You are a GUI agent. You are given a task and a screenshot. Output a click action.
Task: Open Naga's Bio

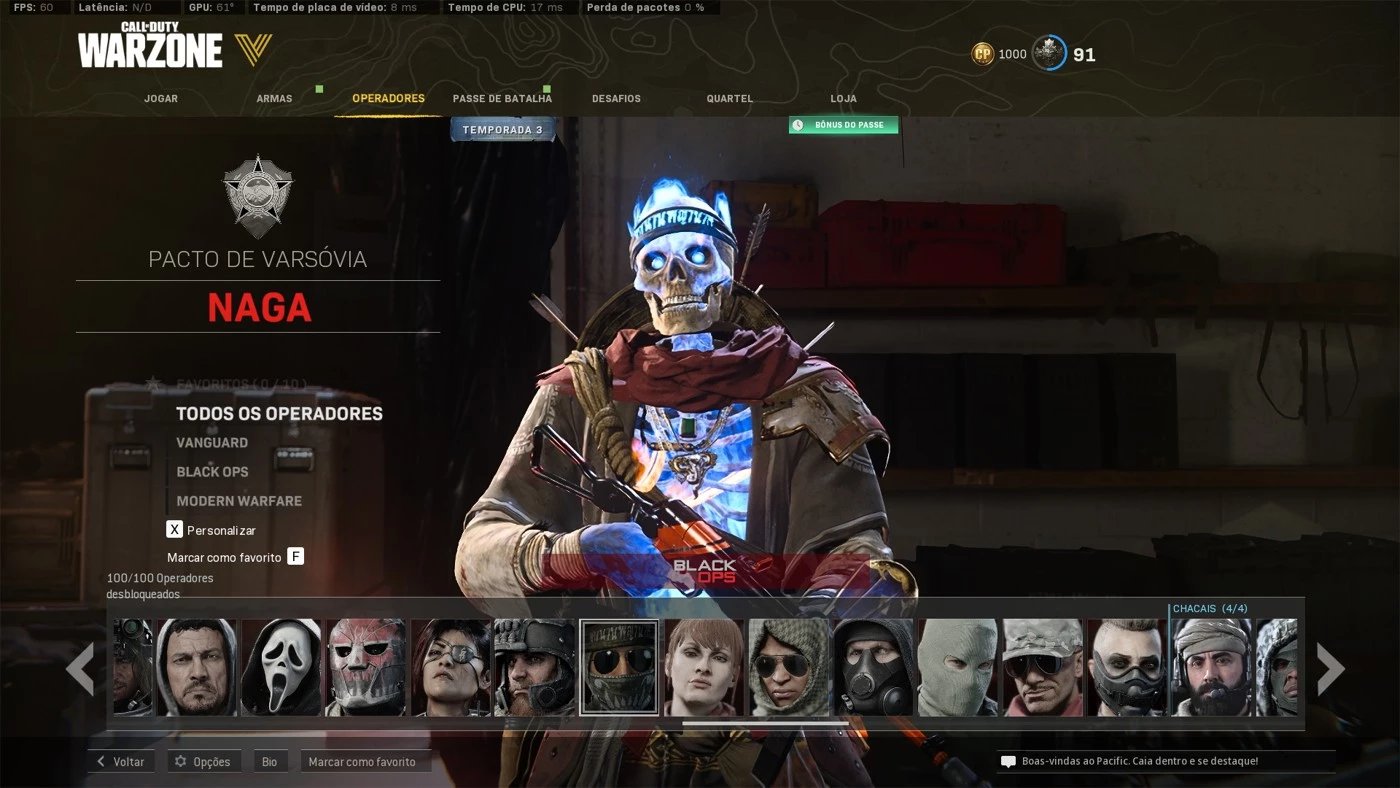click(269, 761)
